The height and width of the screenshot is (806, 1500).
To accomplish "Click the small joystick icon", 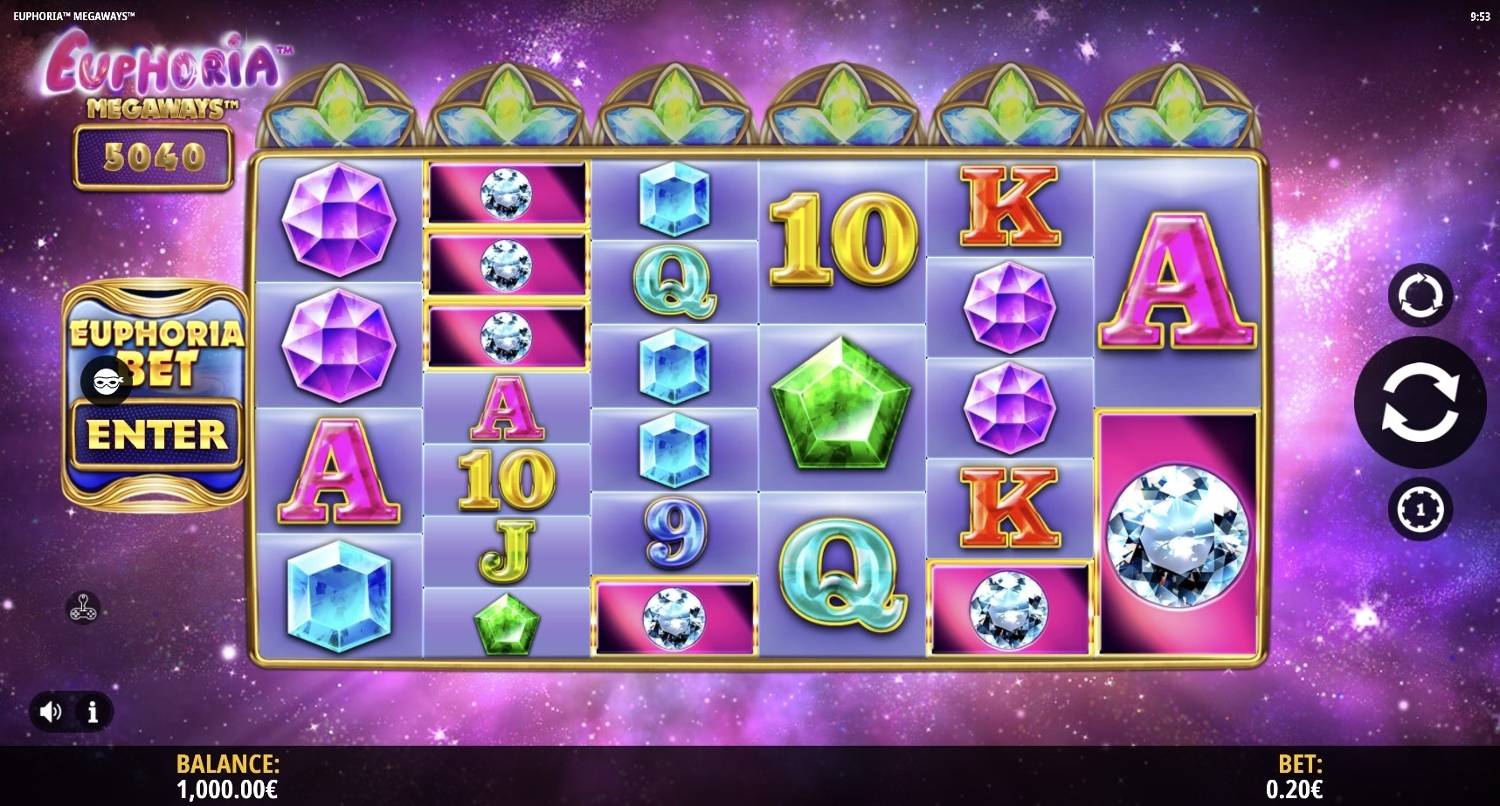I will pos(83,607).
